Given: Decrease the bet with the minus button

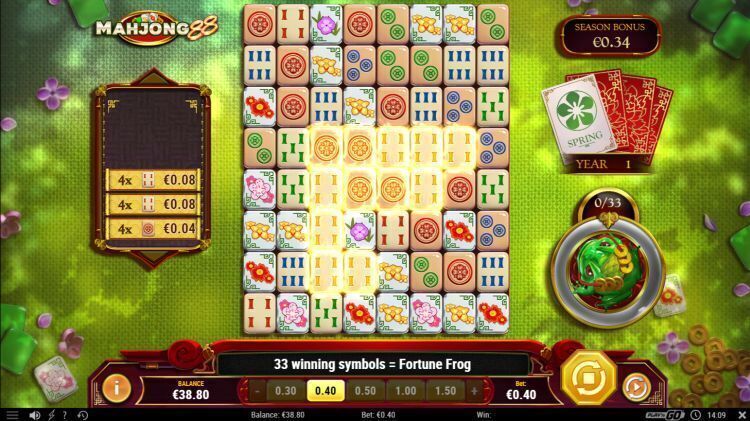Looking at the screenshot, I should point(257,390).
